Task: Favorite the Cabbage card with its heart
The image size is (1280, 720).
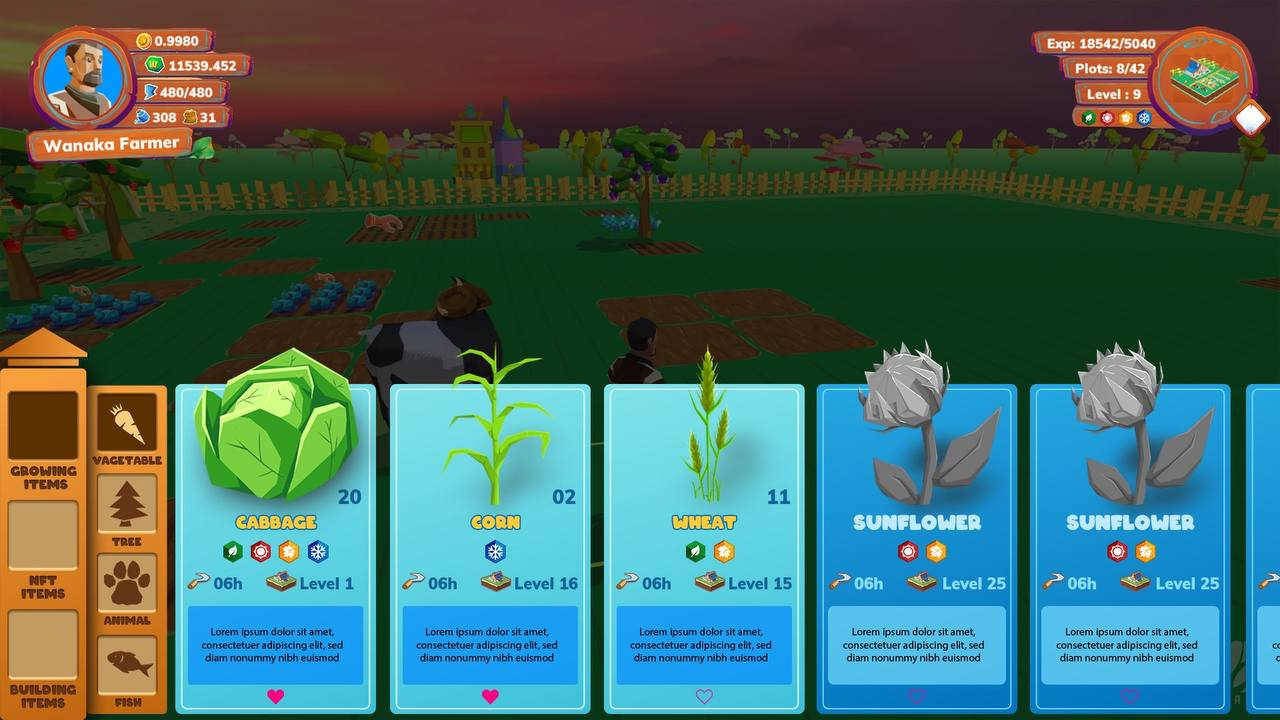Action: (x=276, y=696)
